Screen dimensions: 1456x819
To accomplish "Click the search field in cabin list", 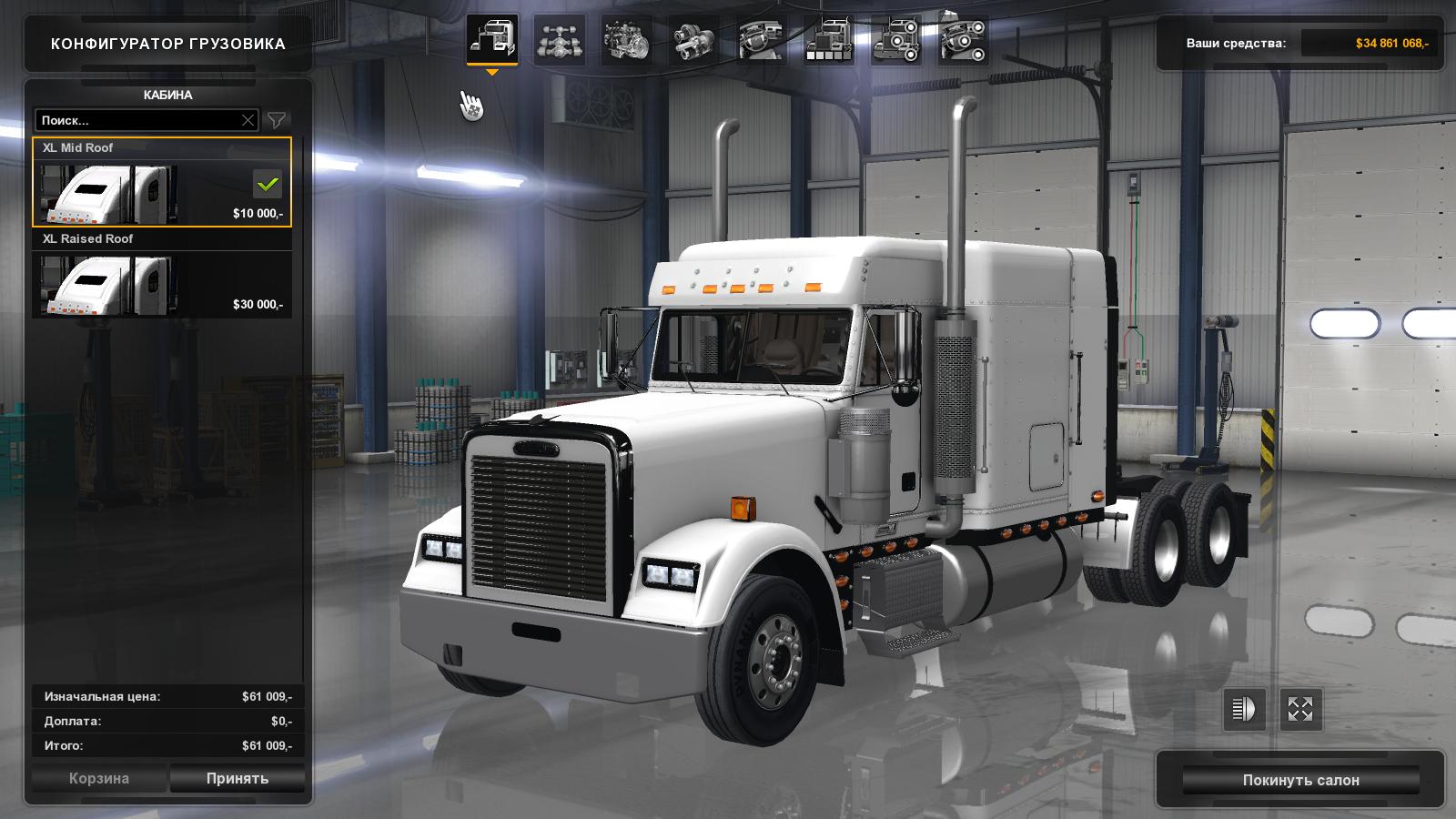I will click(x=136, y=120).
